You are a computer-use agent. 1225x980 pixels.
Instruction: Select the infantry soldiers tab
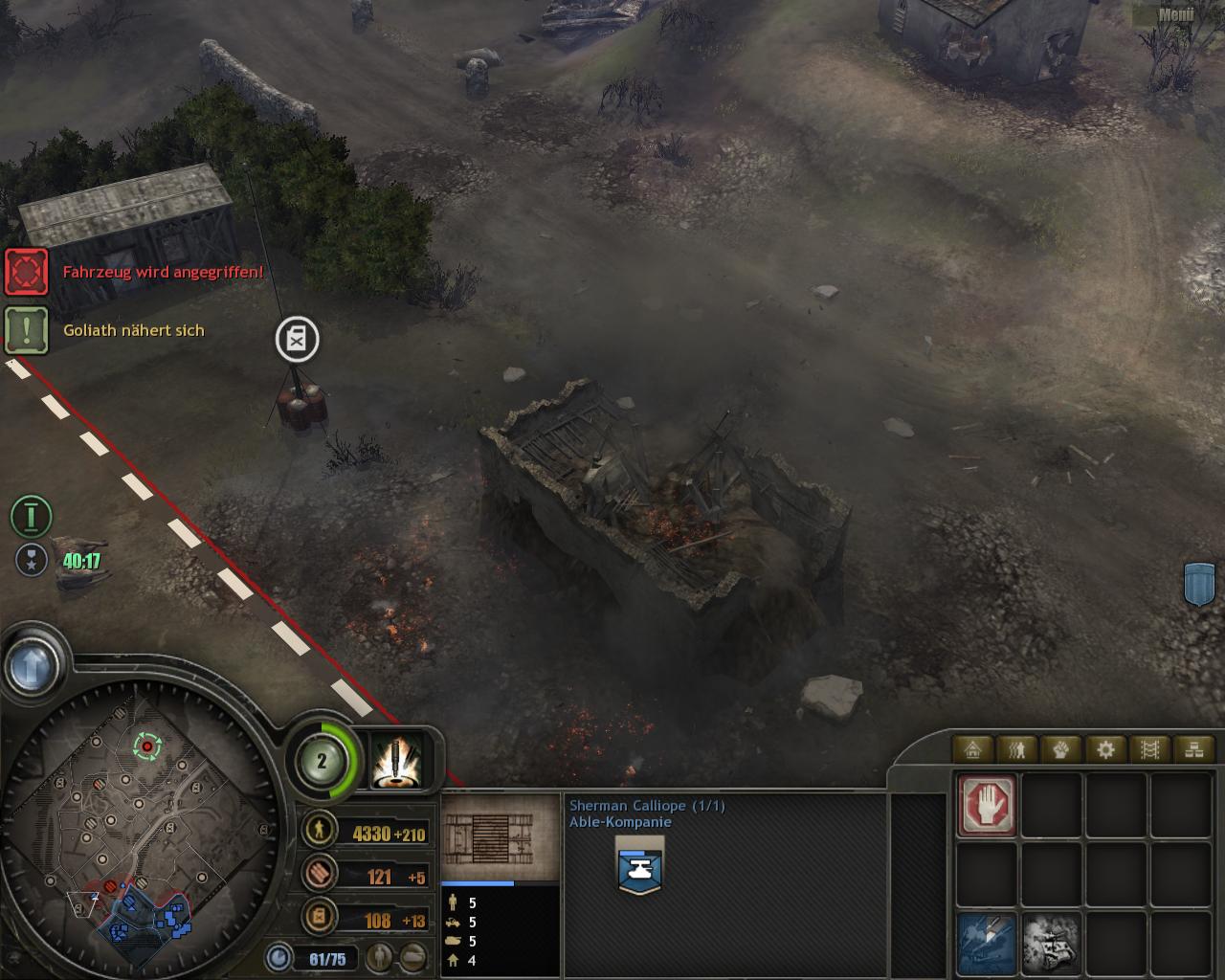click(1017, 749)
